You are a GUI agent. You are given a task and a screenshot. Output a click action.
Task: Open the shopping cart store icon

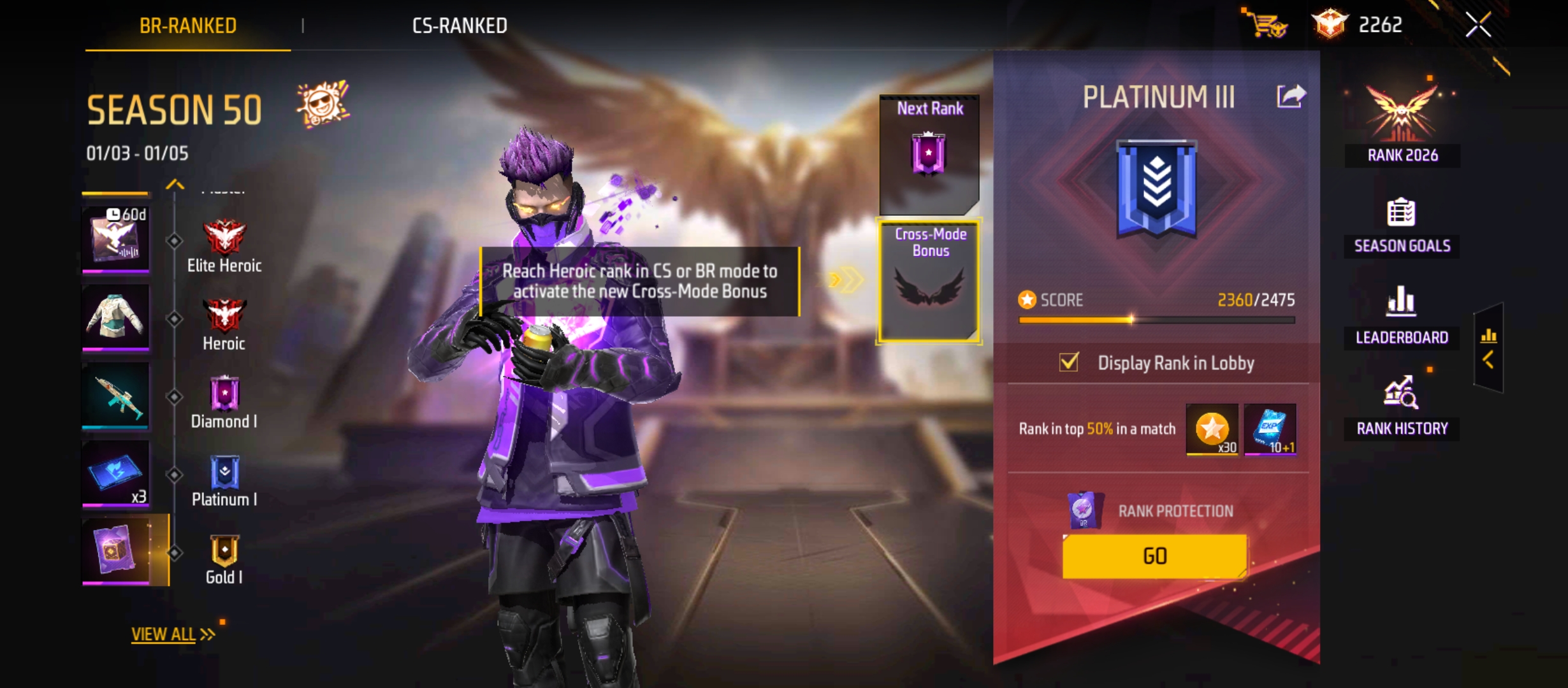[x=1267, y=24]
